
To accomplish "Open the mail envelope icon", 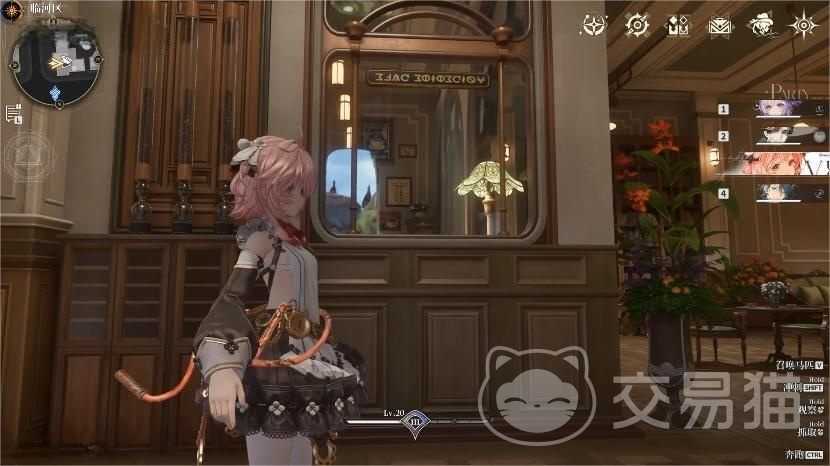I will [x=720, y=25].
